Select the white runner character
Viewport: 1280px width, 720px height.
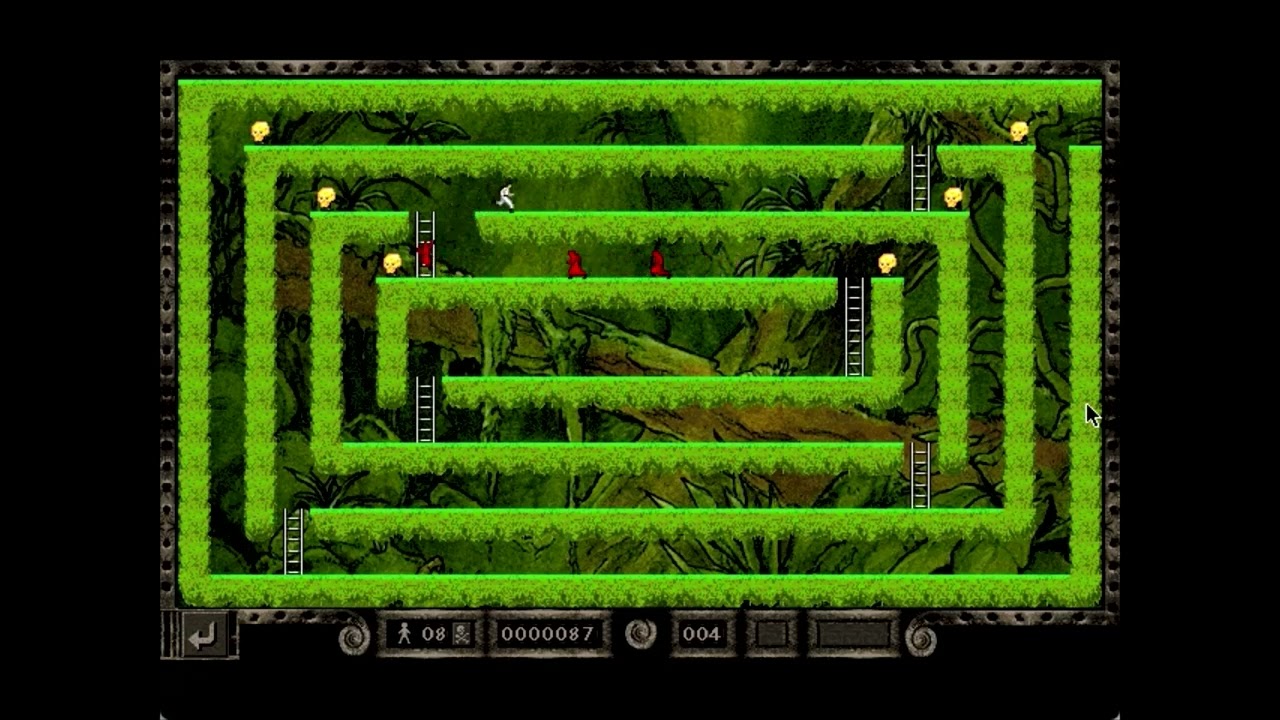tap(505, 198)
